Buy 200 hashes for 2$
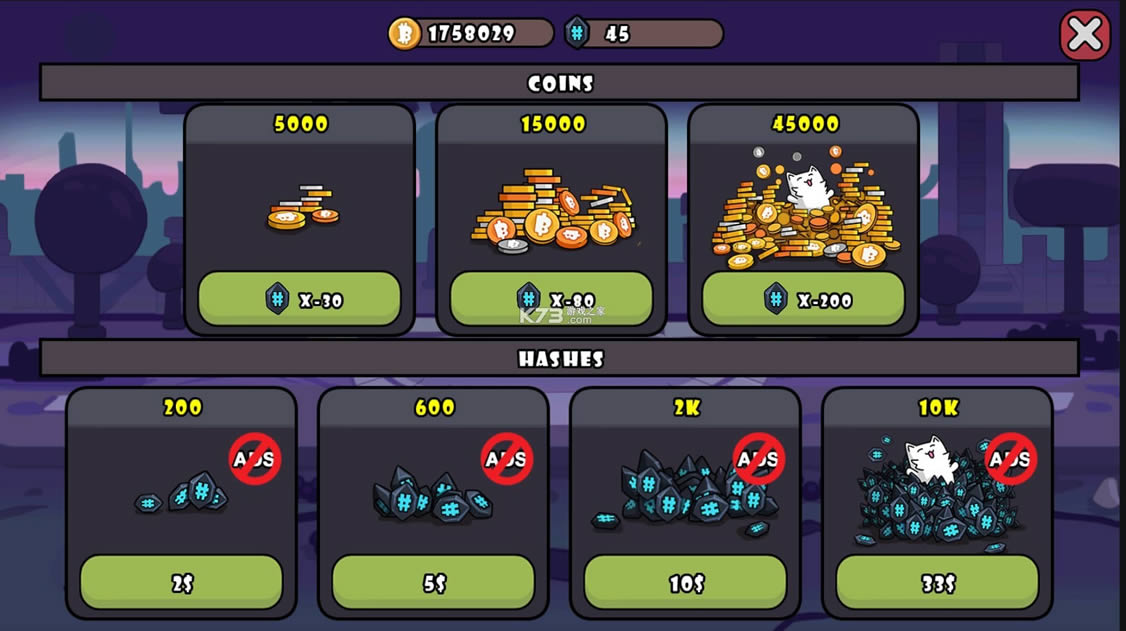The height and width of the screenshot is (631, 1126). click(181, 583)
